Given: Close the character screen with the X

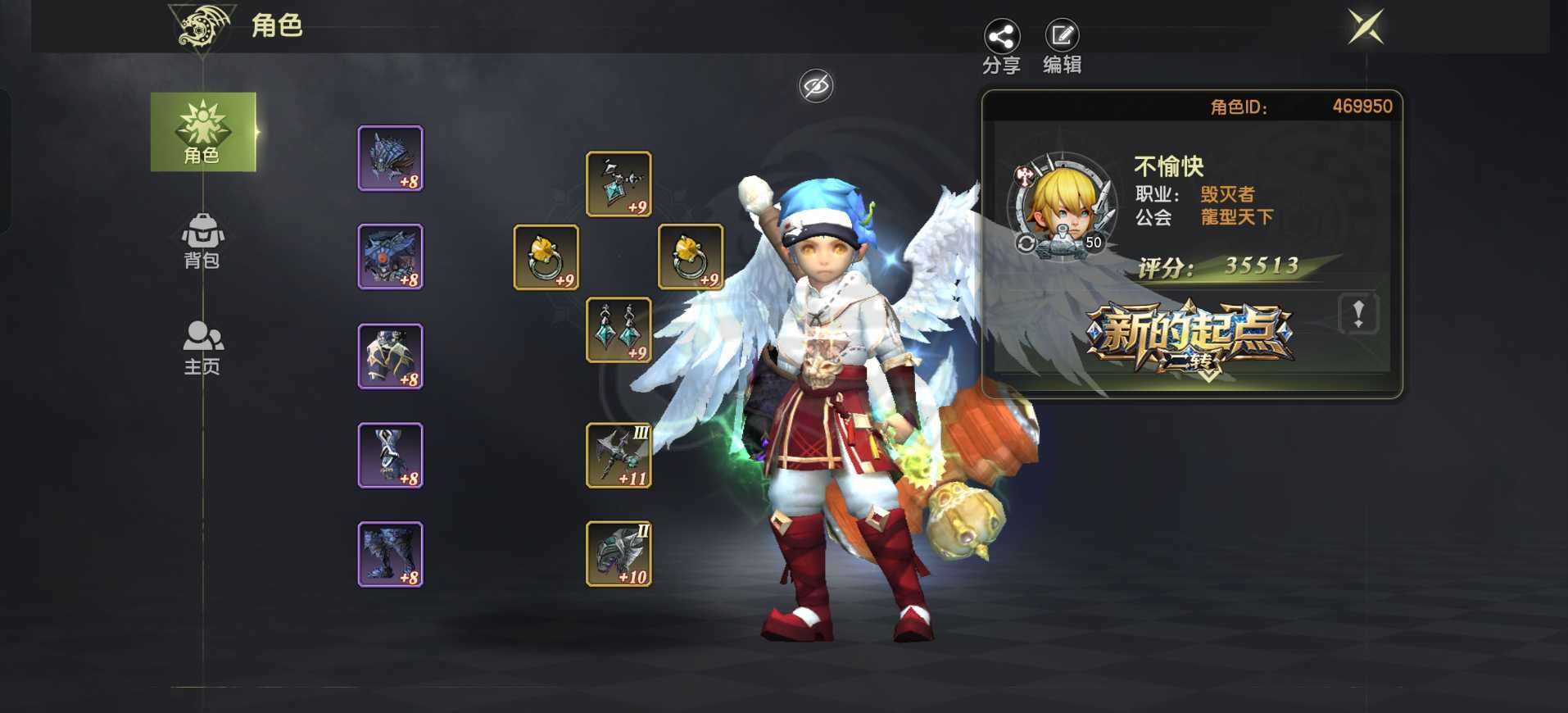Looking at the screenshot, I should [x=1366, y=27].
